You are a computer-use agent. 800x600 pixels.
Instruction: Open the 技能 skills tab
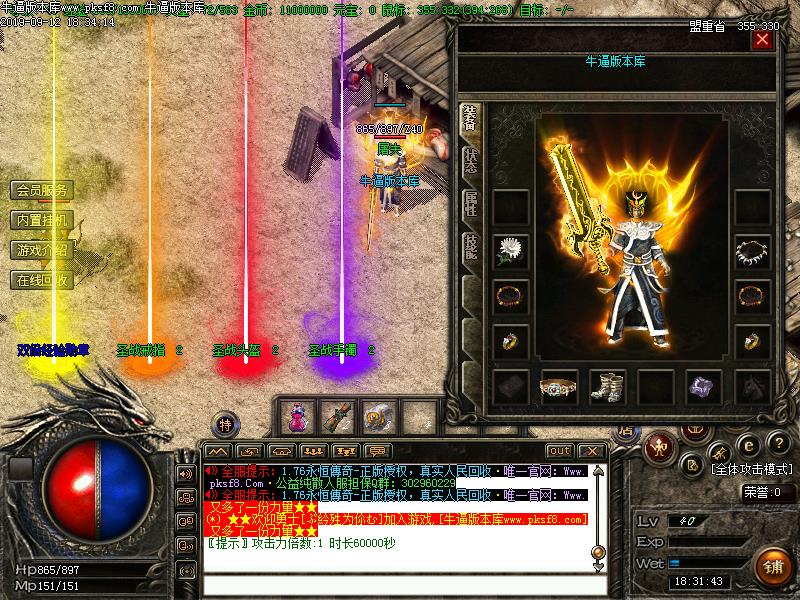(x=470, y=247)
